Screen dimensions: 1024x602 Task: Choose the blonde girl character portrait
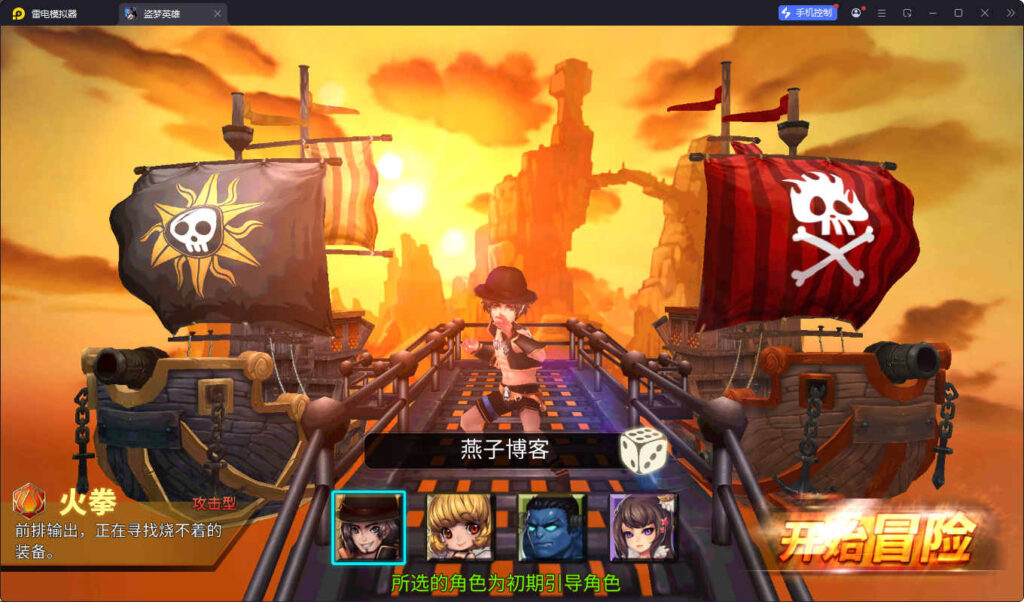(460, 527)
